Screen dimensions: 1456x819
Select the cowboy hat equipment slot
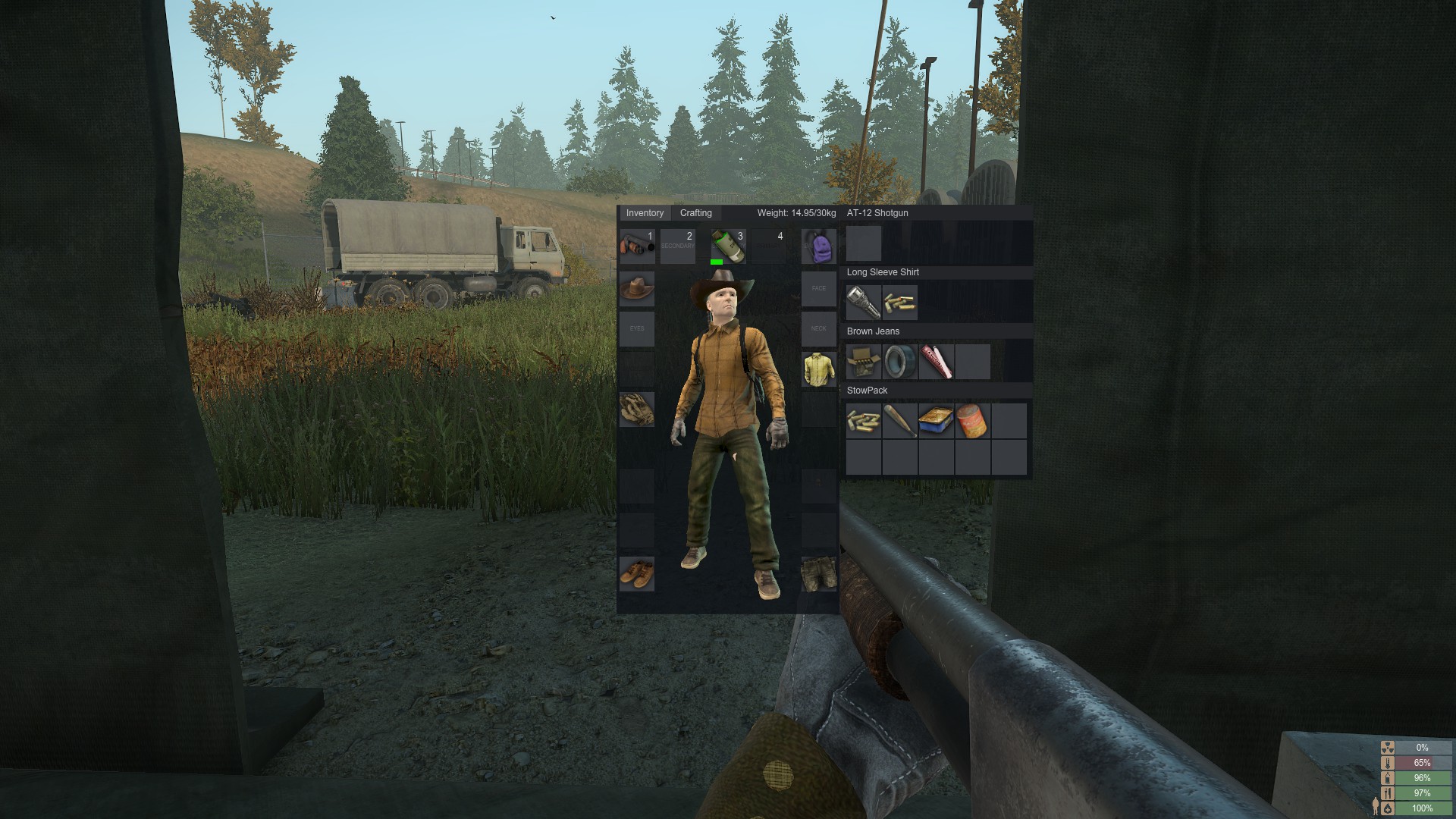637,289
